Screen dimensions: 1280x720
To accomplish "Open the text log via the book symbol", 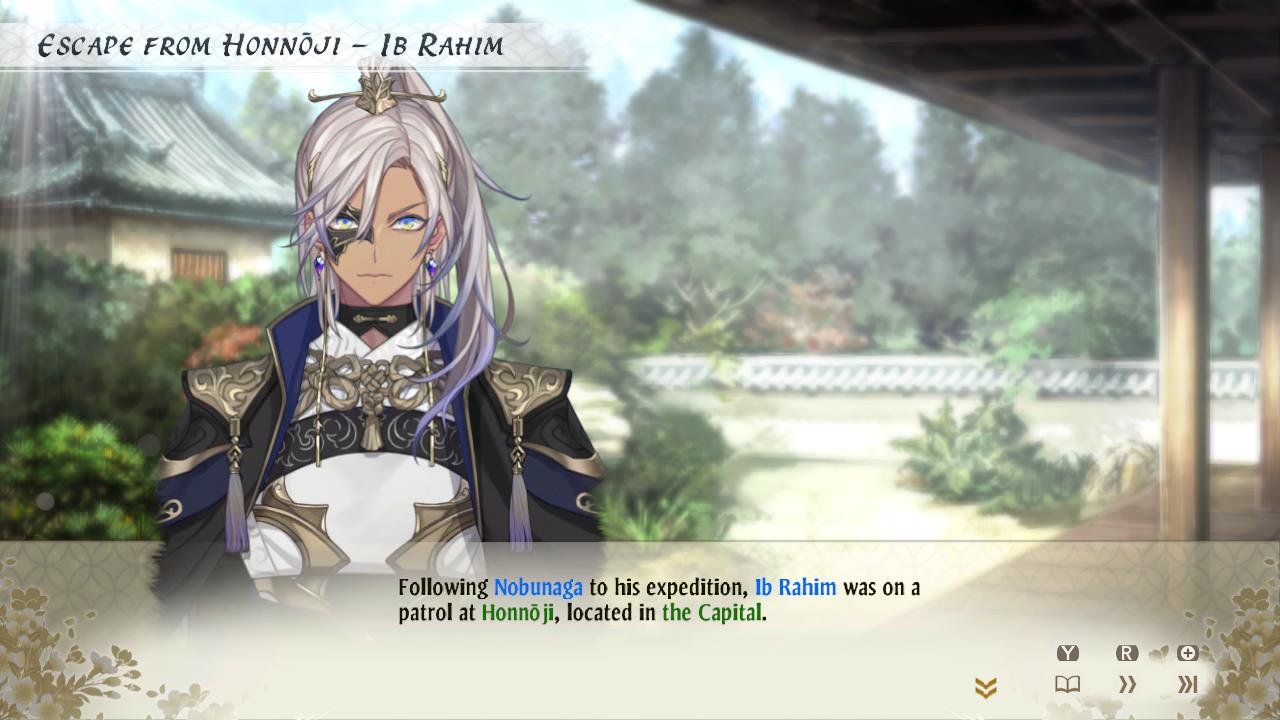I will click(x=1068, y=684).
